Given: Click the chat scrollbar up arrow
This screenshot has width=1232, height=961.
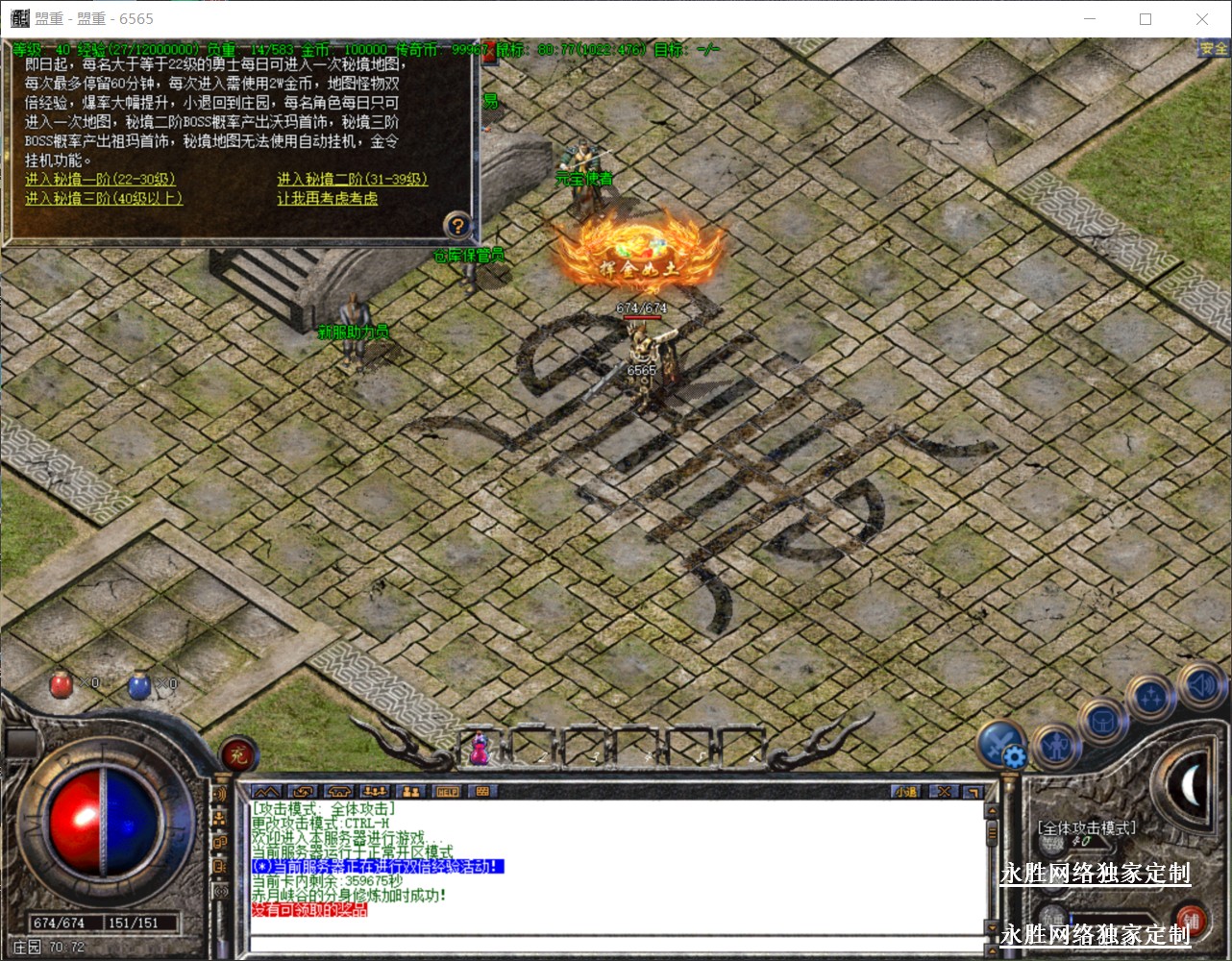Looking at the screenshot, I should (992, 809).
